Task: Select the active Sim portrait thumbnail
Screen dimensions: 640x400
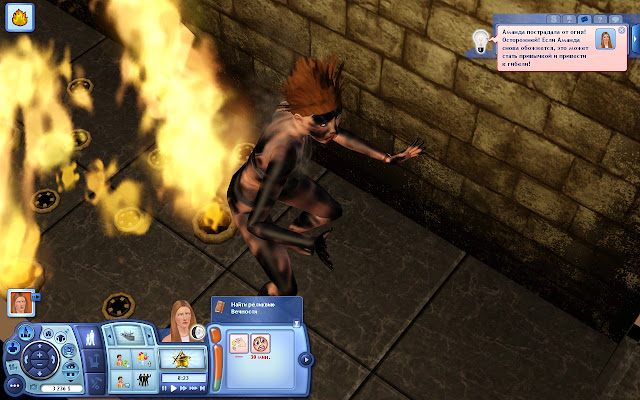Action: click(19, 302)
